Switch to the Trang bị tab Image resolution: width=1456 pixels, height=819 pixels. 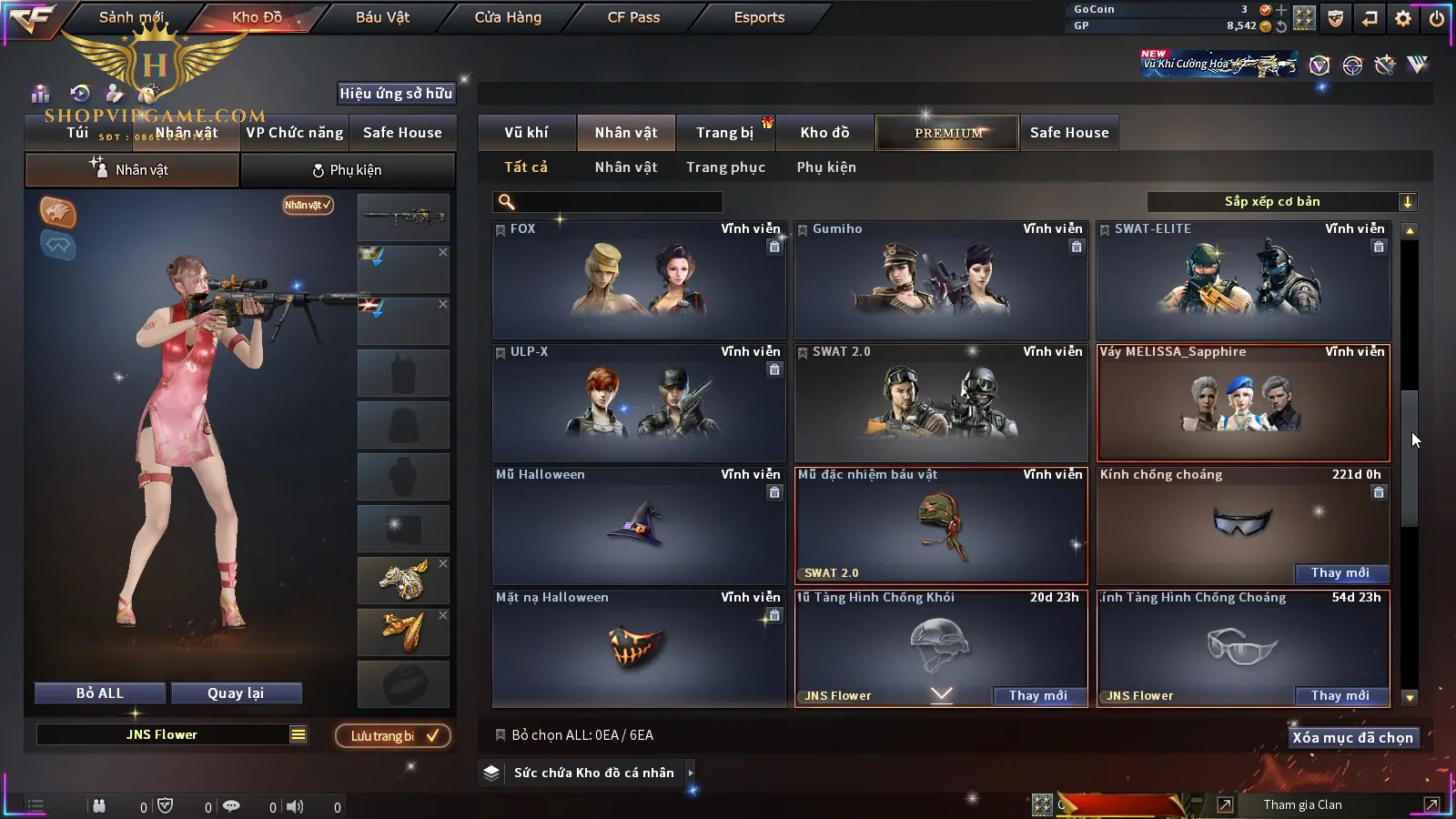[x=724, y=133]
